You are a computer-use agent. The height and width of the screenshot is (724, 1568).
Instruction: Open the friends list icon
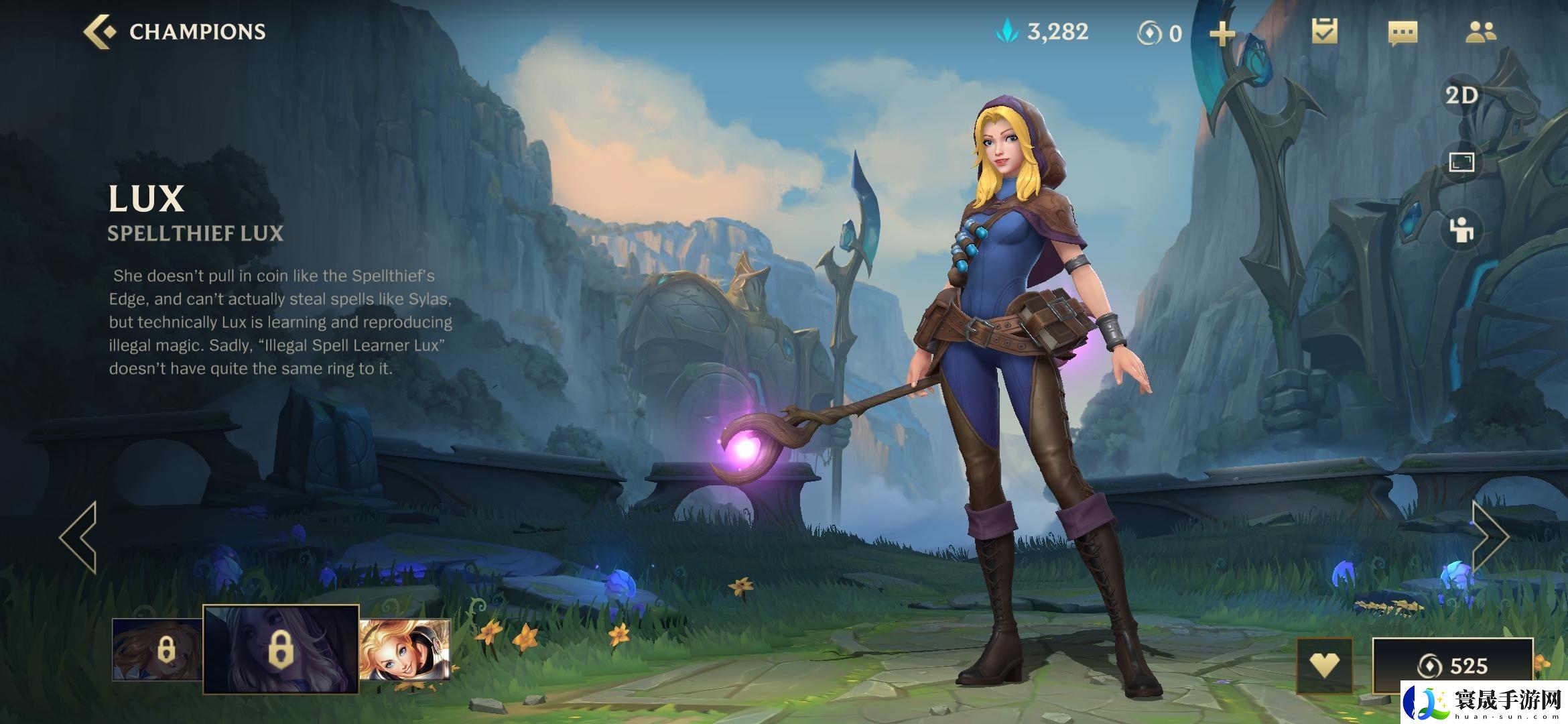(1480, 32)
